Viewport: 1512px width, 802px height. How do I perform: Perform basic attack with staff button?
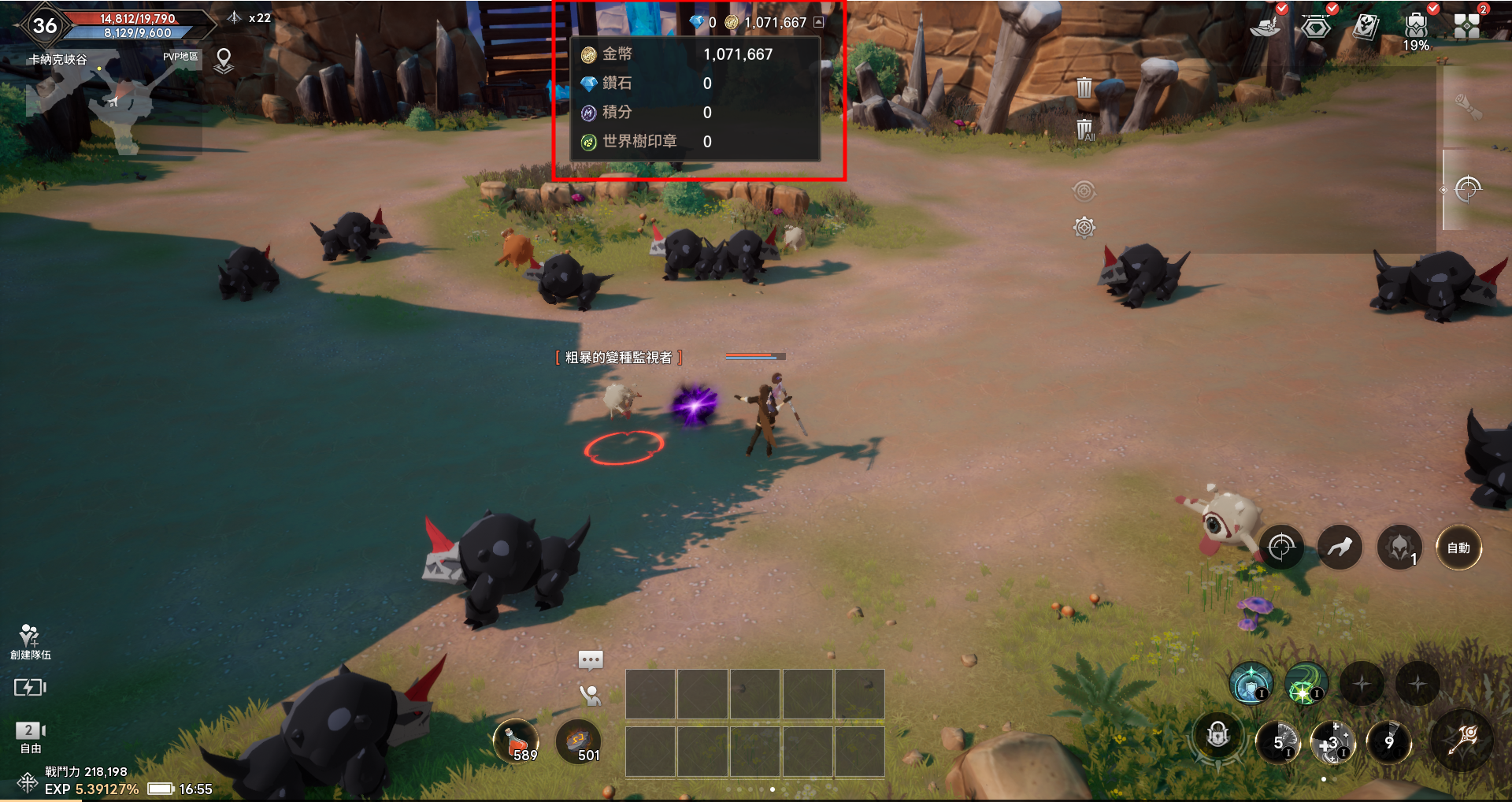(x=1465, y=741)
